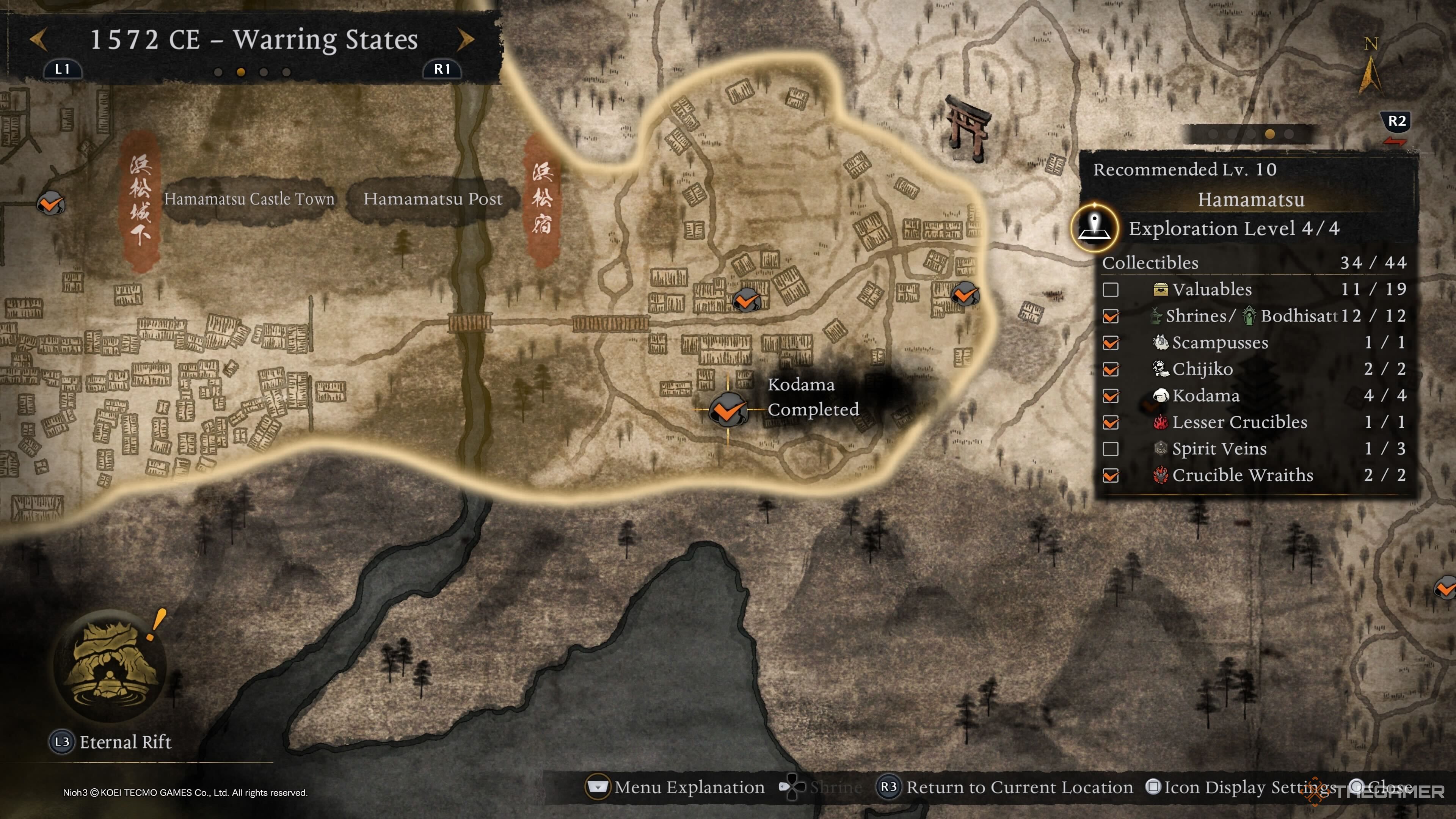The image size is (1456, 819).
Task: Open the Eternal Rift emblem
Action: point(110,665)
